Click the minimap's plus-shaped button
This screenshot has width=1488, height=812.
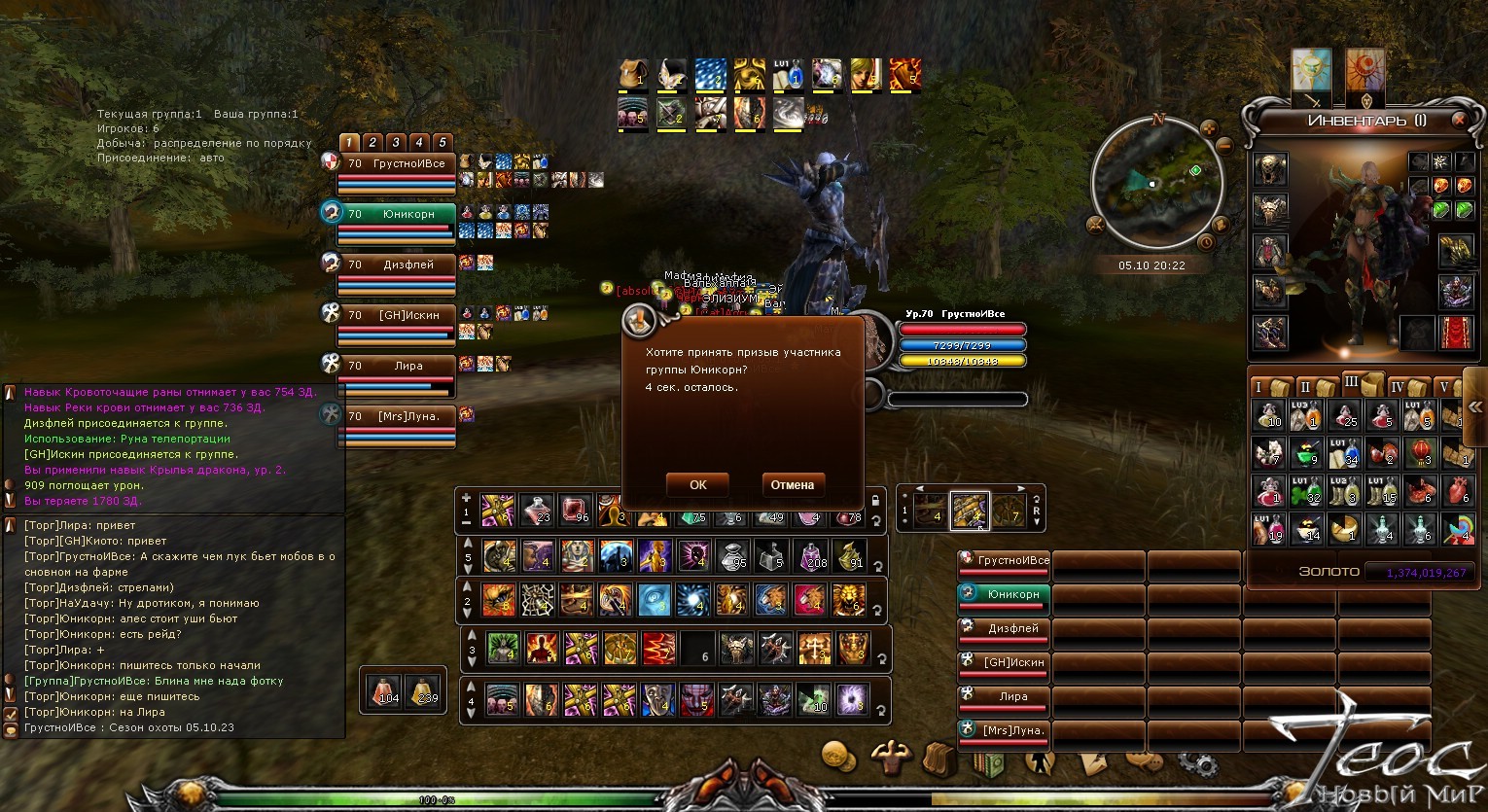pos(1209,127)
